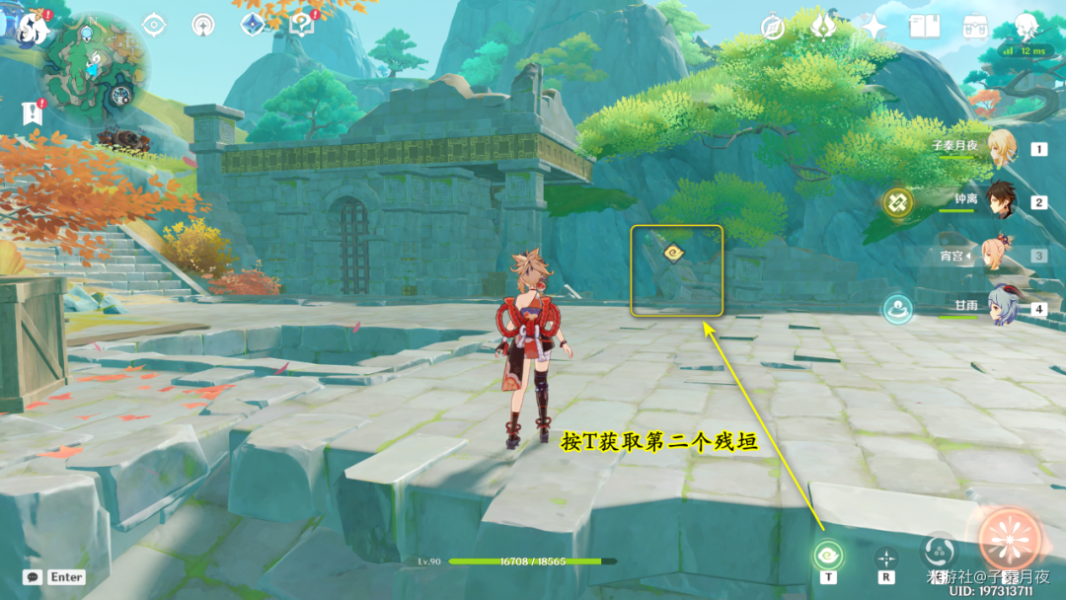Switch to party member 钟离
Screen dimensions: 1066x600
click(x=1001, y=201)
